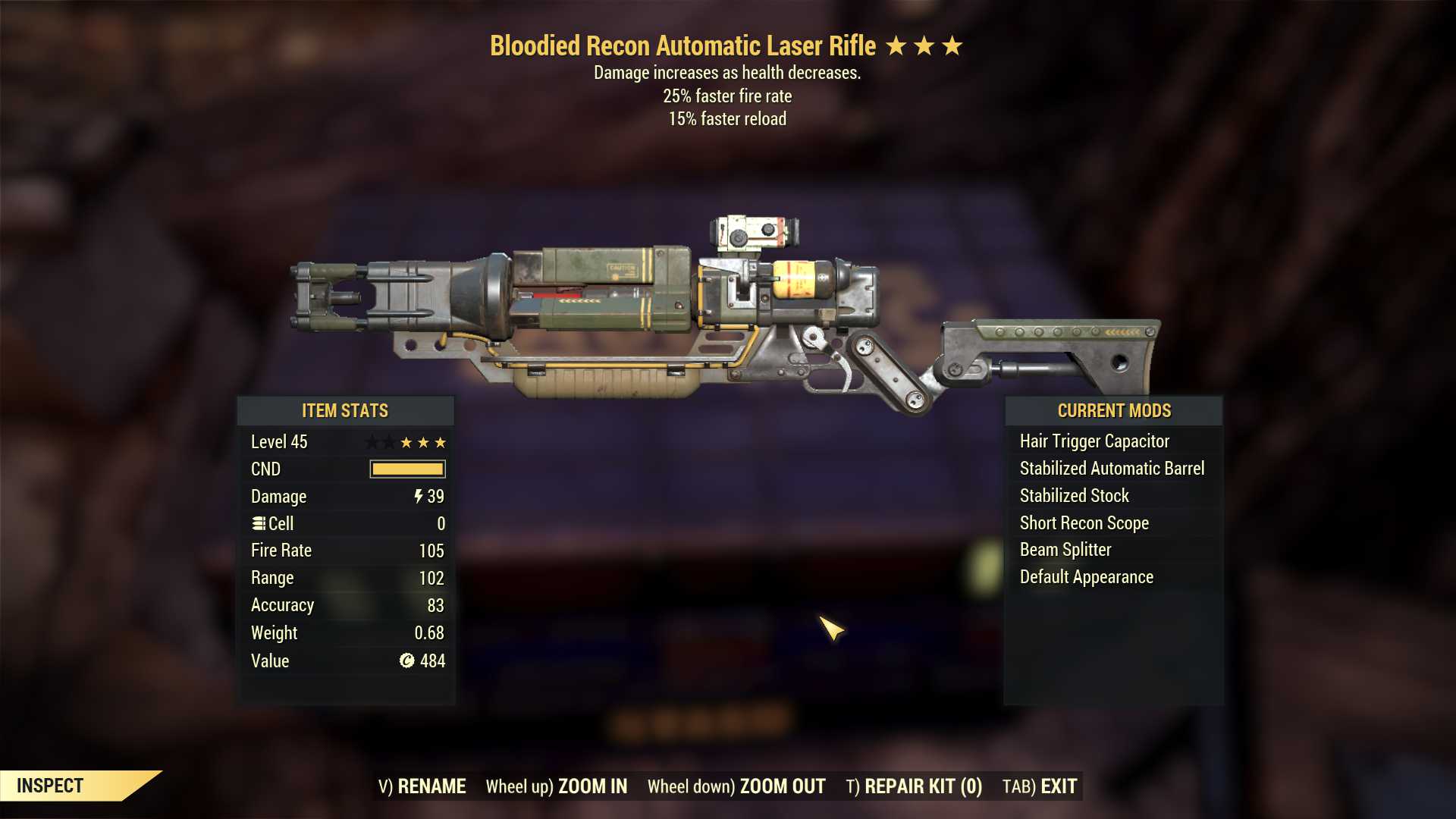Viewport: 1456px width, 819px height.
Task: Use the Repair Kit button
Action: click(x=914, y=786)
